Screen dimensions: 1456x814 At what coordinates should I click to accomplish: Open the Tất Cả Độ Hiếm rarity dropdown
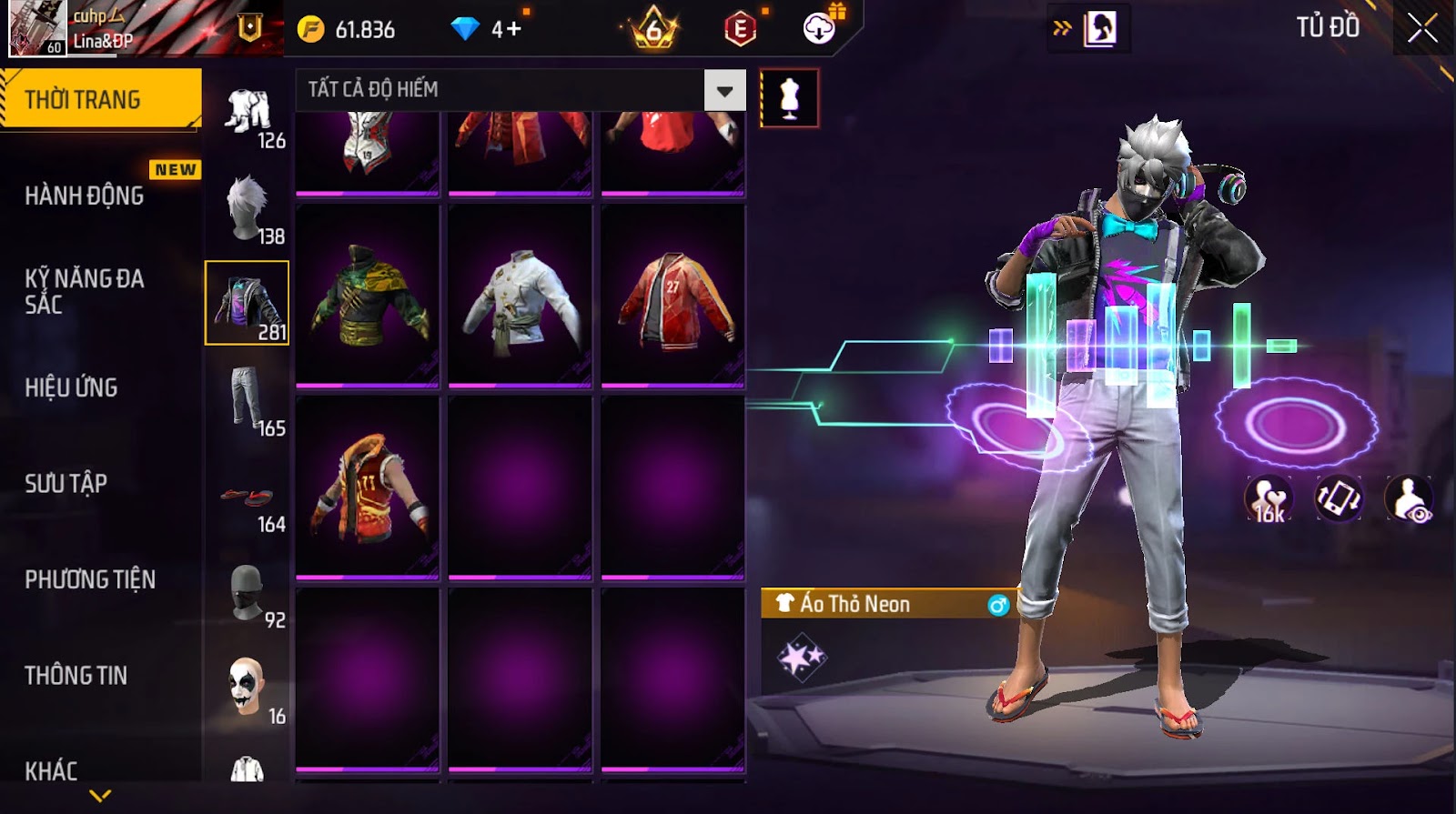(724, 90)
